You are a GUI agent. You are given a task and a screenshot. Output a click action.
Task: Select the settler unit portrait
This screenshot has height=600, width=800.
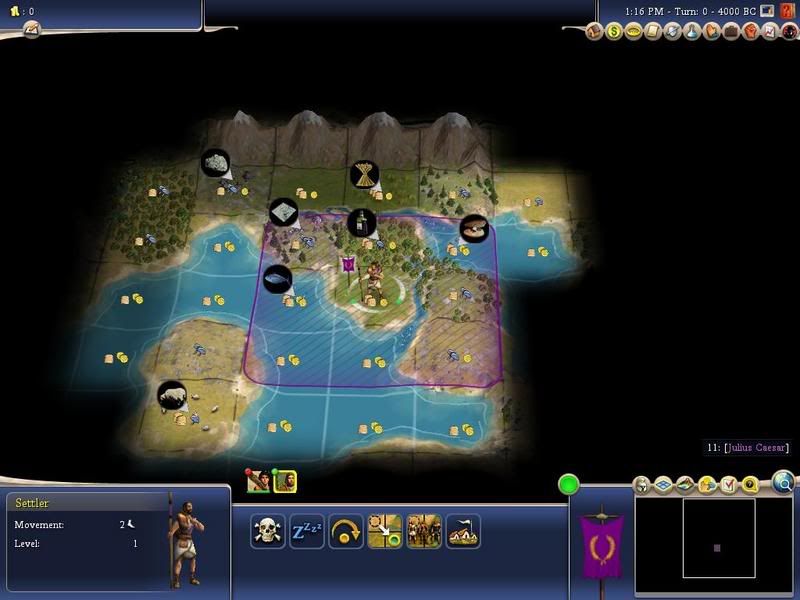tap(285, 482)
